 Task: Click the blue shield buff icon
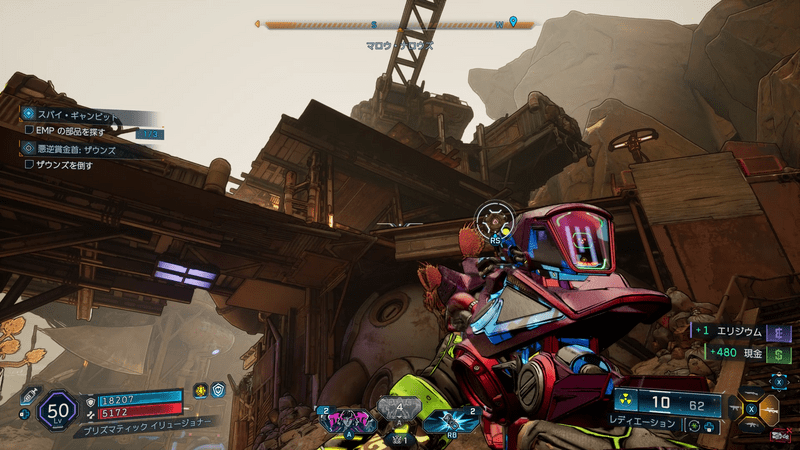coord(218,392)
